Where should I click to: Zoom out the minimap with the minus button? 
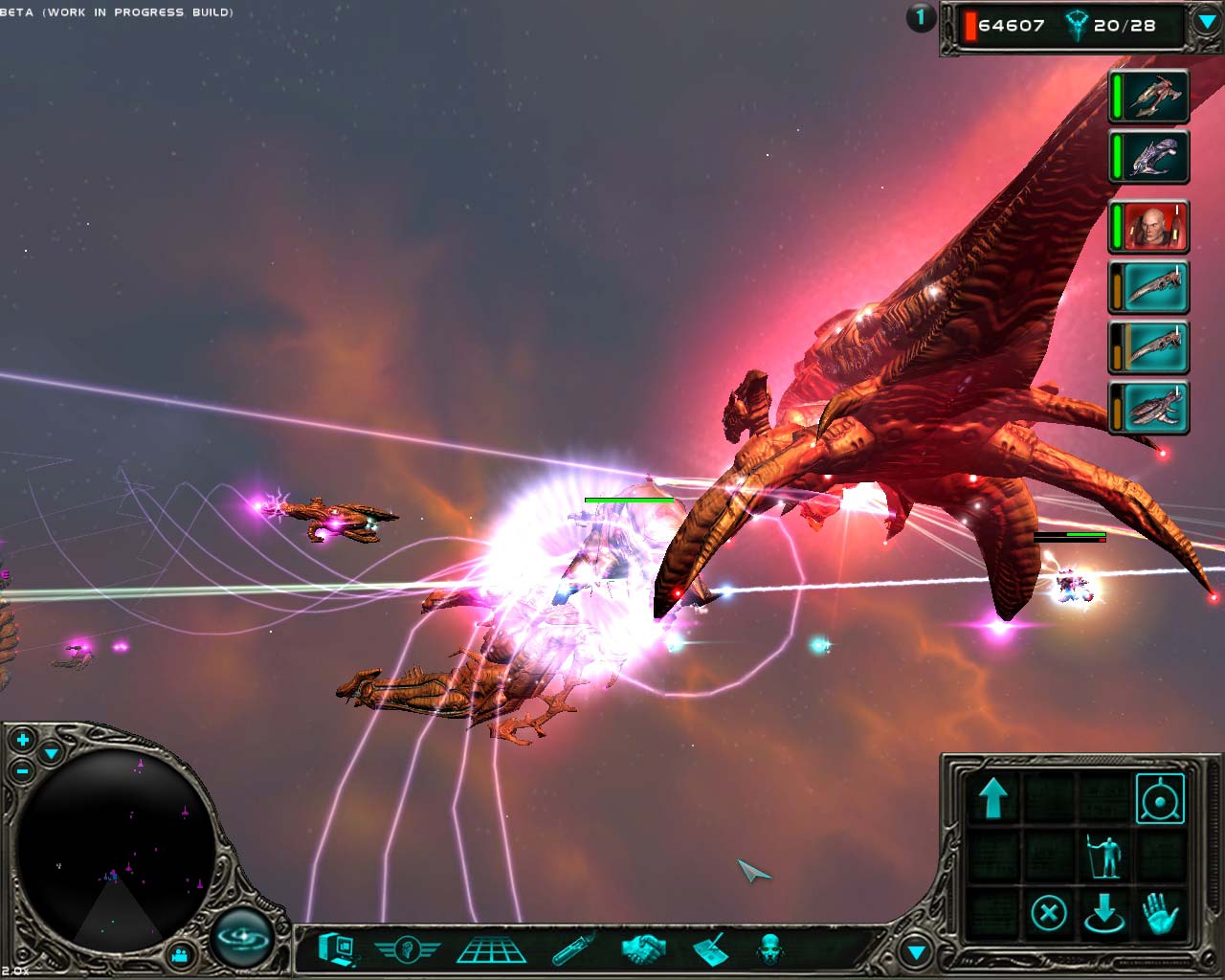(23, 770)
